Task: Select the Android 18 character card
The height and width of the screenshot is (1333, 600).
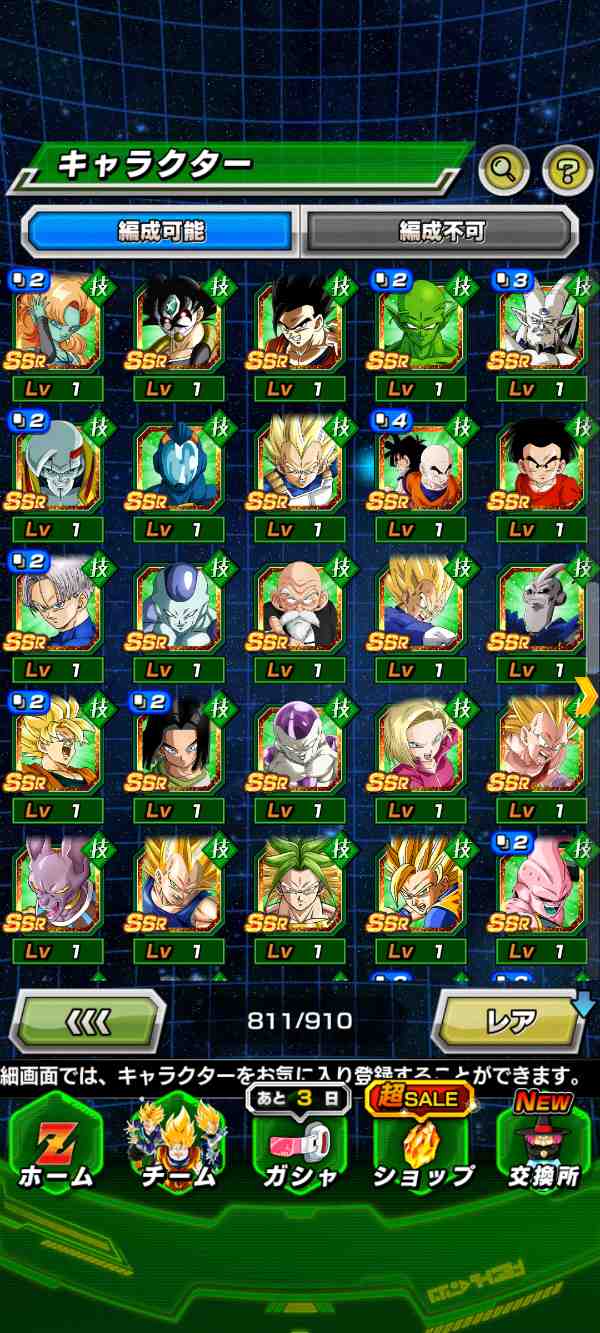Action: click(422, 747)
